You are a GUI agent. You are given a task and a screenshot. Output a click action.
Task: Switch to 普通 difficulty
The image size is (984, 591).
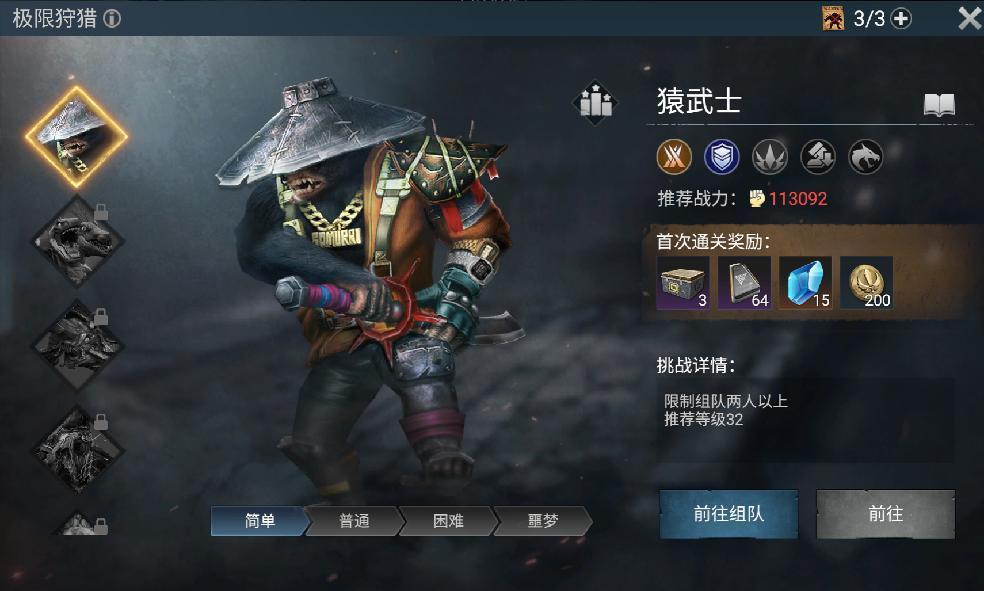coord(353,521)
